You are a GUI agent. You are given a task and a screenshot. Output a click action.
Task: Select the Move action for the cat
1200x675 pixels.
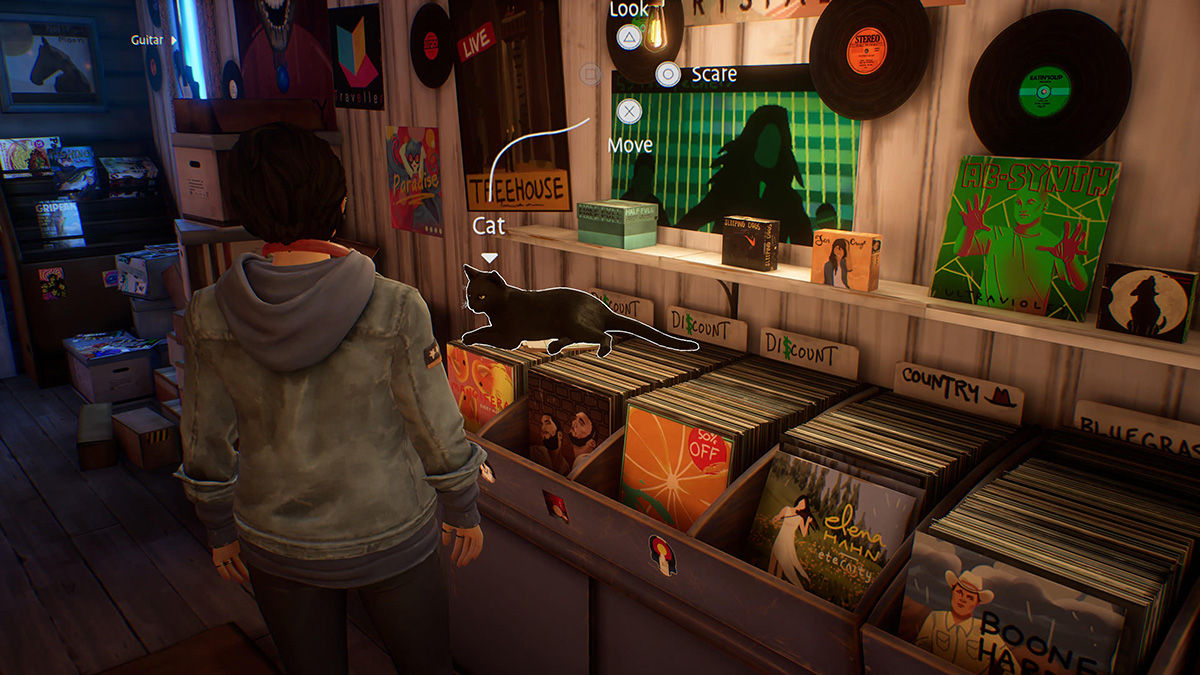pos(629,110)
